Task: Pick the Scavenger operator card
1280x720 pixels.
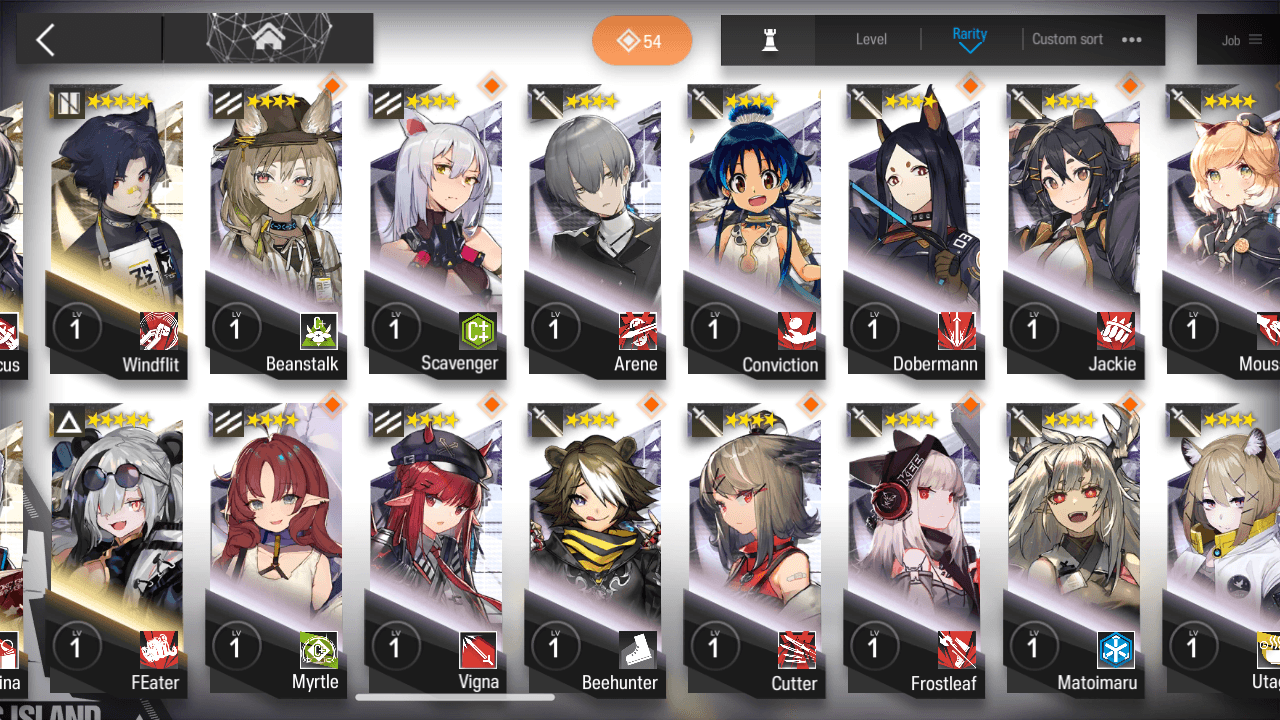Action: tap(437, 230)
